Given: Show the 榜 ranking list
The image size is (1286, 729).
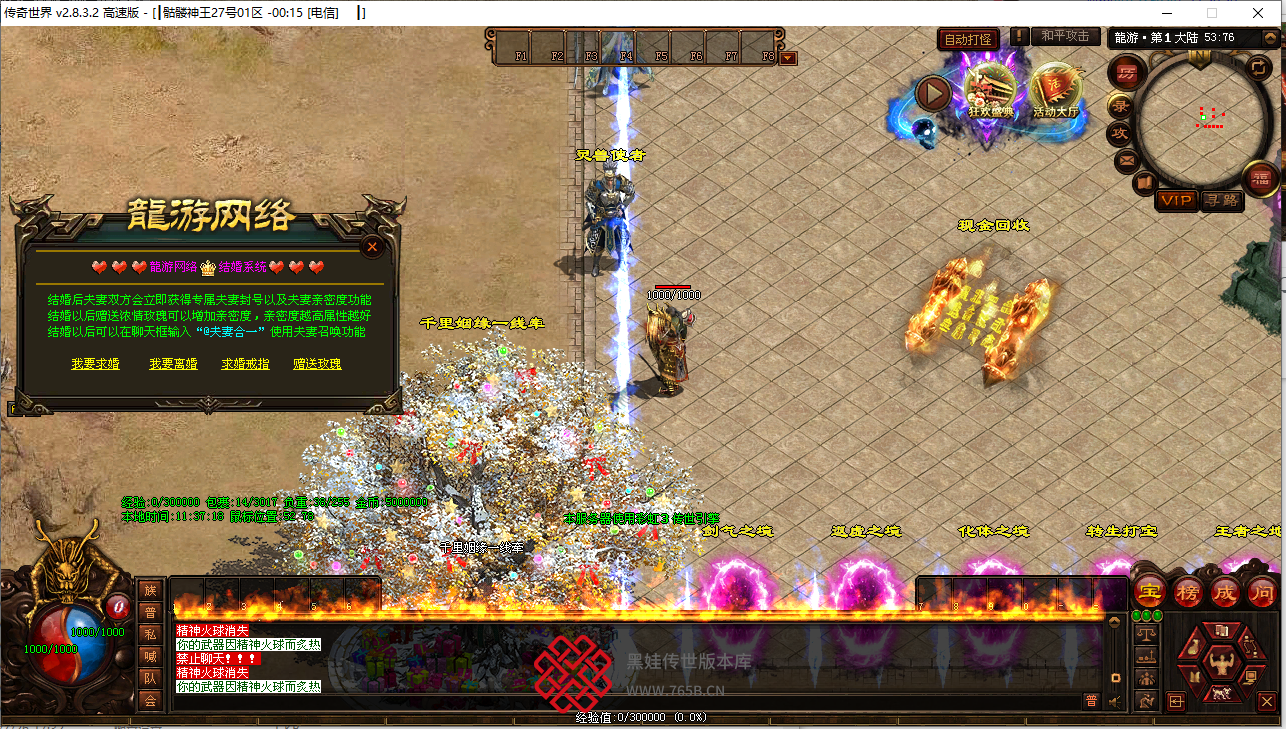Looking at the screenshot, I should tap(1187, 591).
